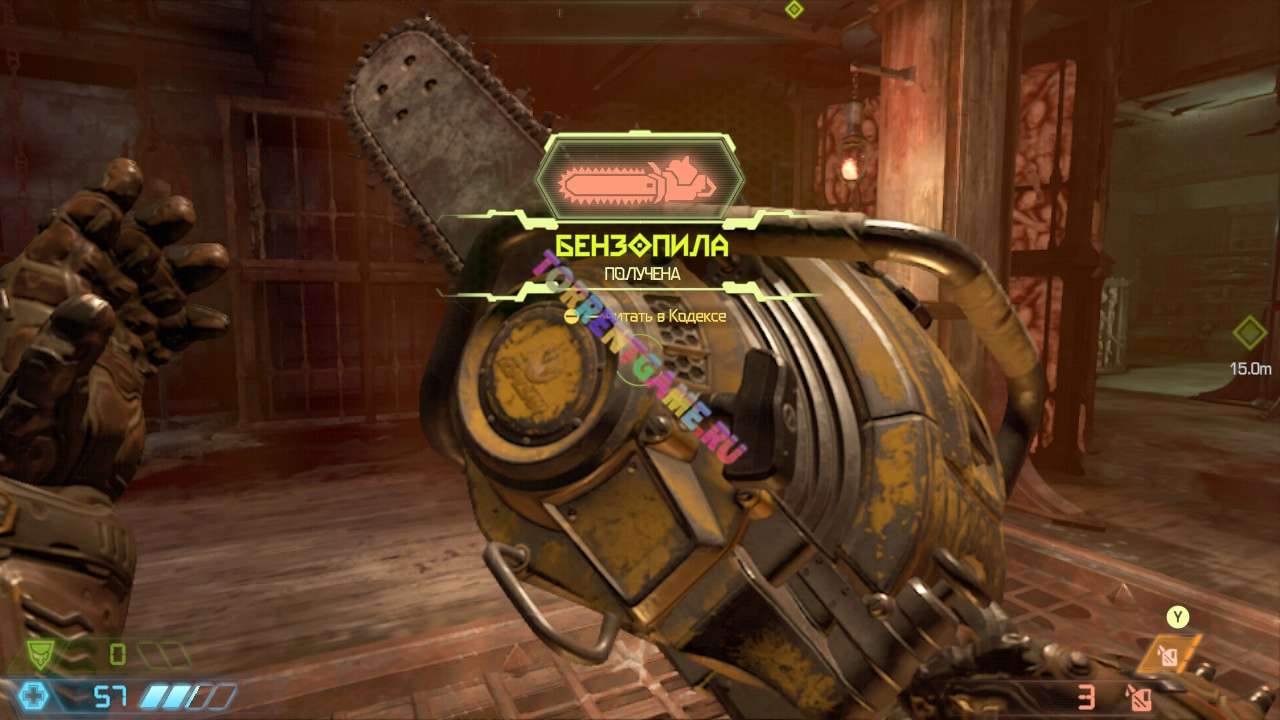Click the small compass diamond marker at top
The width and height of the screenshot is (1280, 720).
pos(794,9)
